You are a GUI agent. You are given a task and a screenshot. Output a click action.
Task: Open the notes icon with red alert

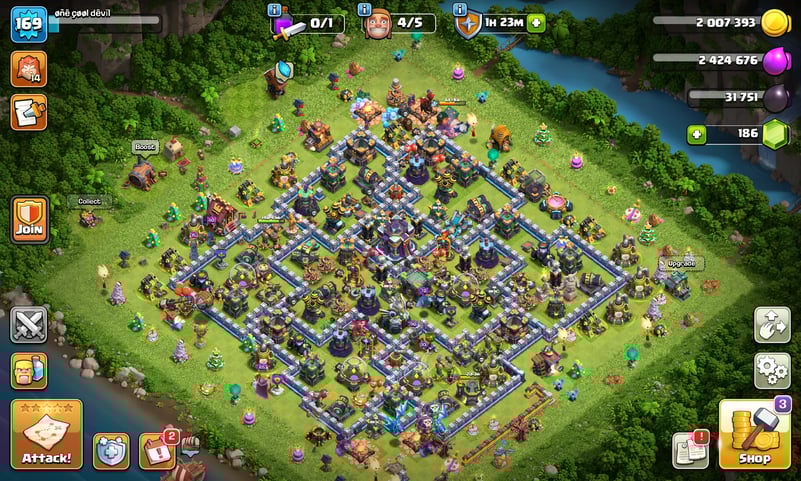tap(690, 450)
